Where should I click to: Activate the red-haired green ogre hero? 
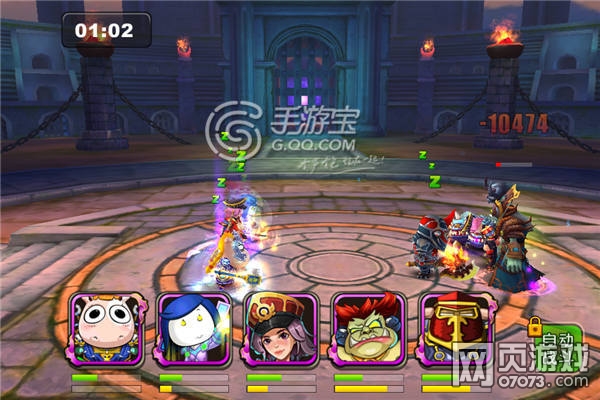[367, 330]
